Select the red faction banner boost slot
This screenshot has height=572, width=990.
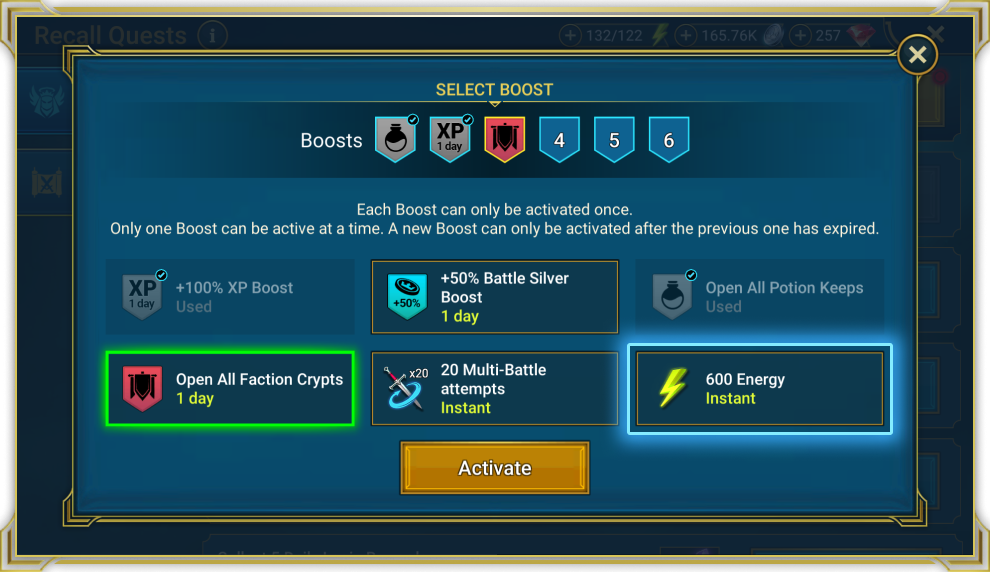505,140
